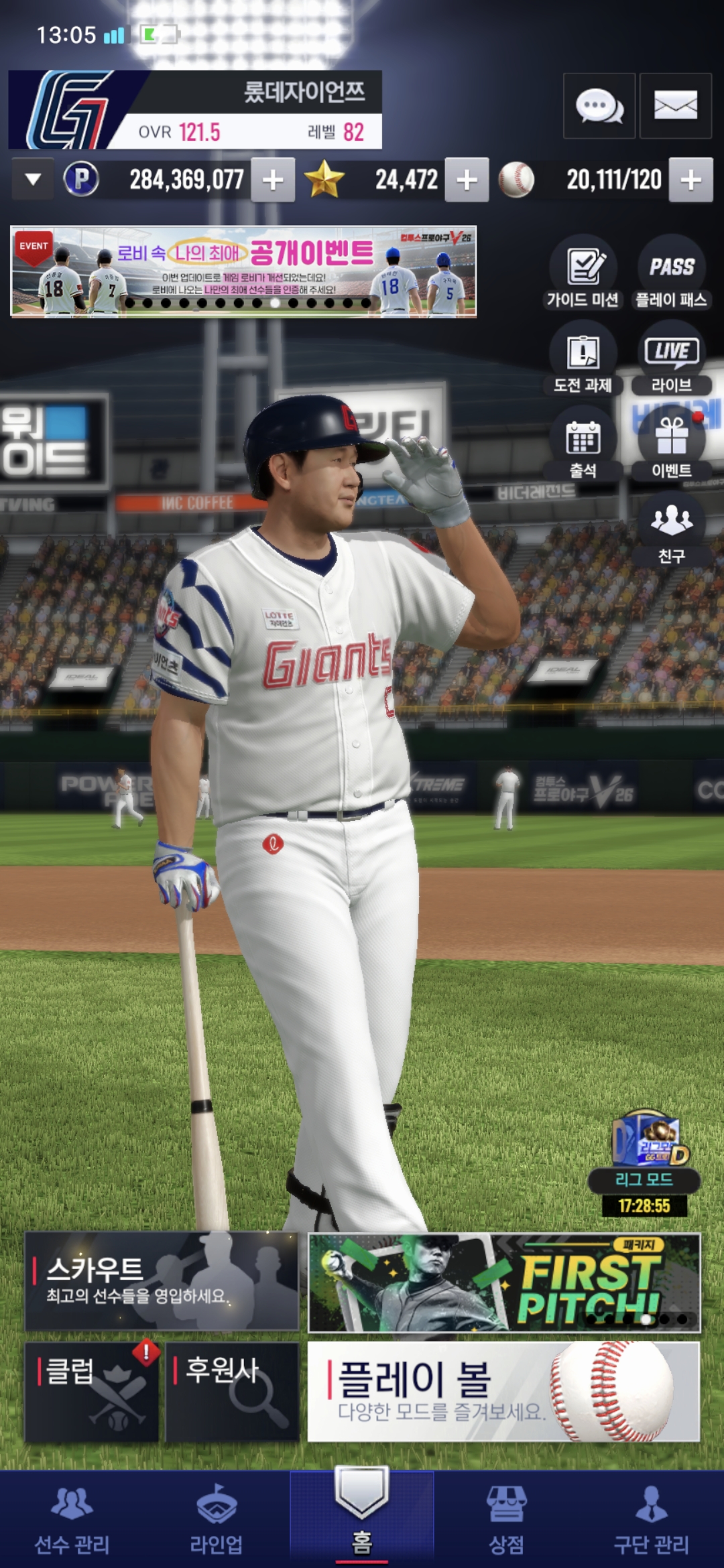Check the 출석 attendance calendar
This screenshot has width=724, height=1568.
(583, 445)
